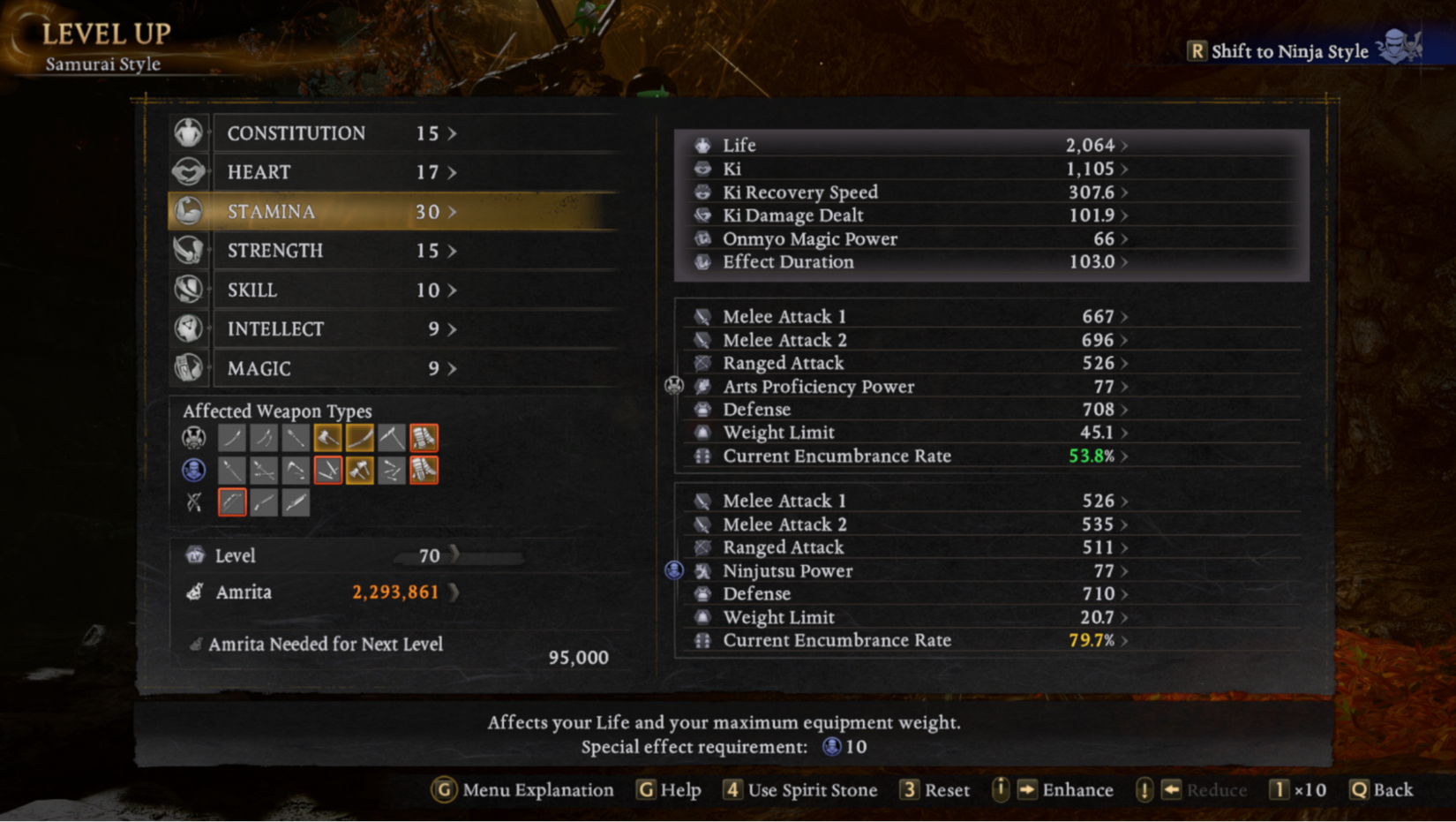Activate Shift to Ninja Style
Viewport: 1456px width, 822px height.
[x=1288, y=51]
